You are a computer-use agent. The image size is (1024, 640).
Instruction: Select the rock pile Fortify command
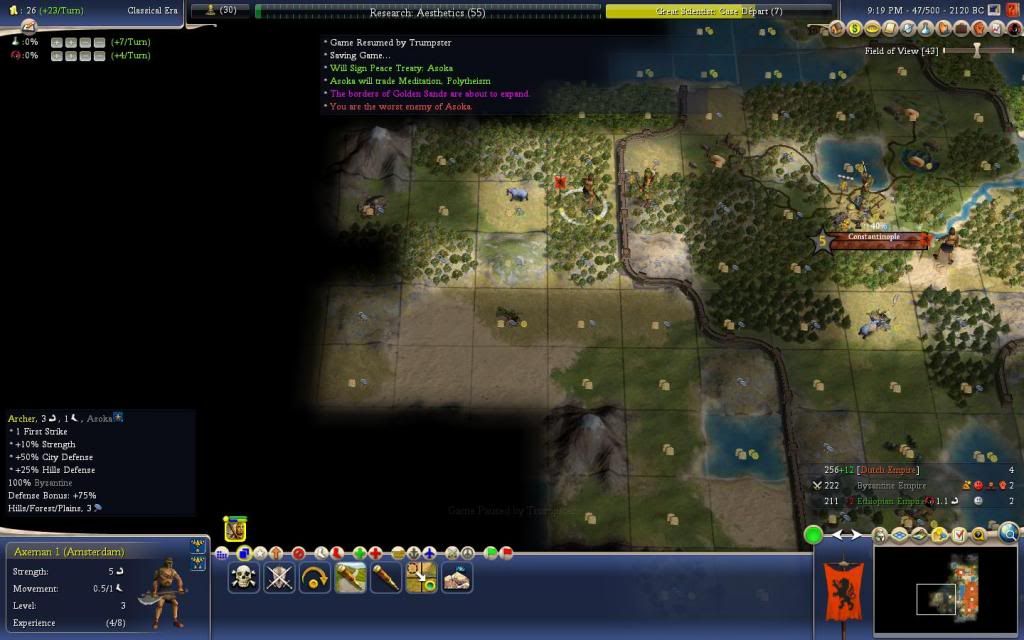click(457, 577)
